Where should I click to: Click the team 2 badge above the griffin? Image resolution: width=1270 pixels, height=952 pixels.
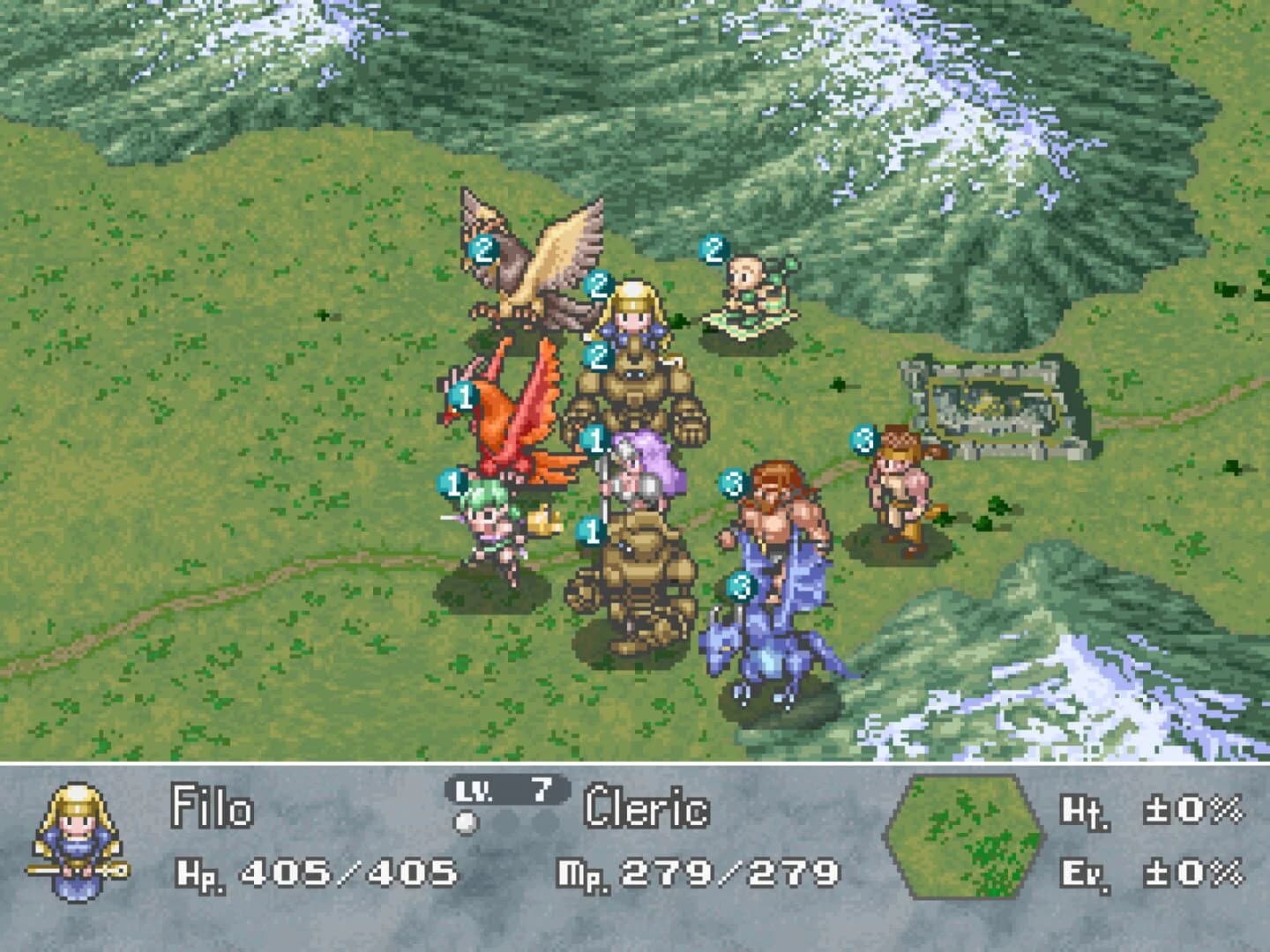pos(482,249)
